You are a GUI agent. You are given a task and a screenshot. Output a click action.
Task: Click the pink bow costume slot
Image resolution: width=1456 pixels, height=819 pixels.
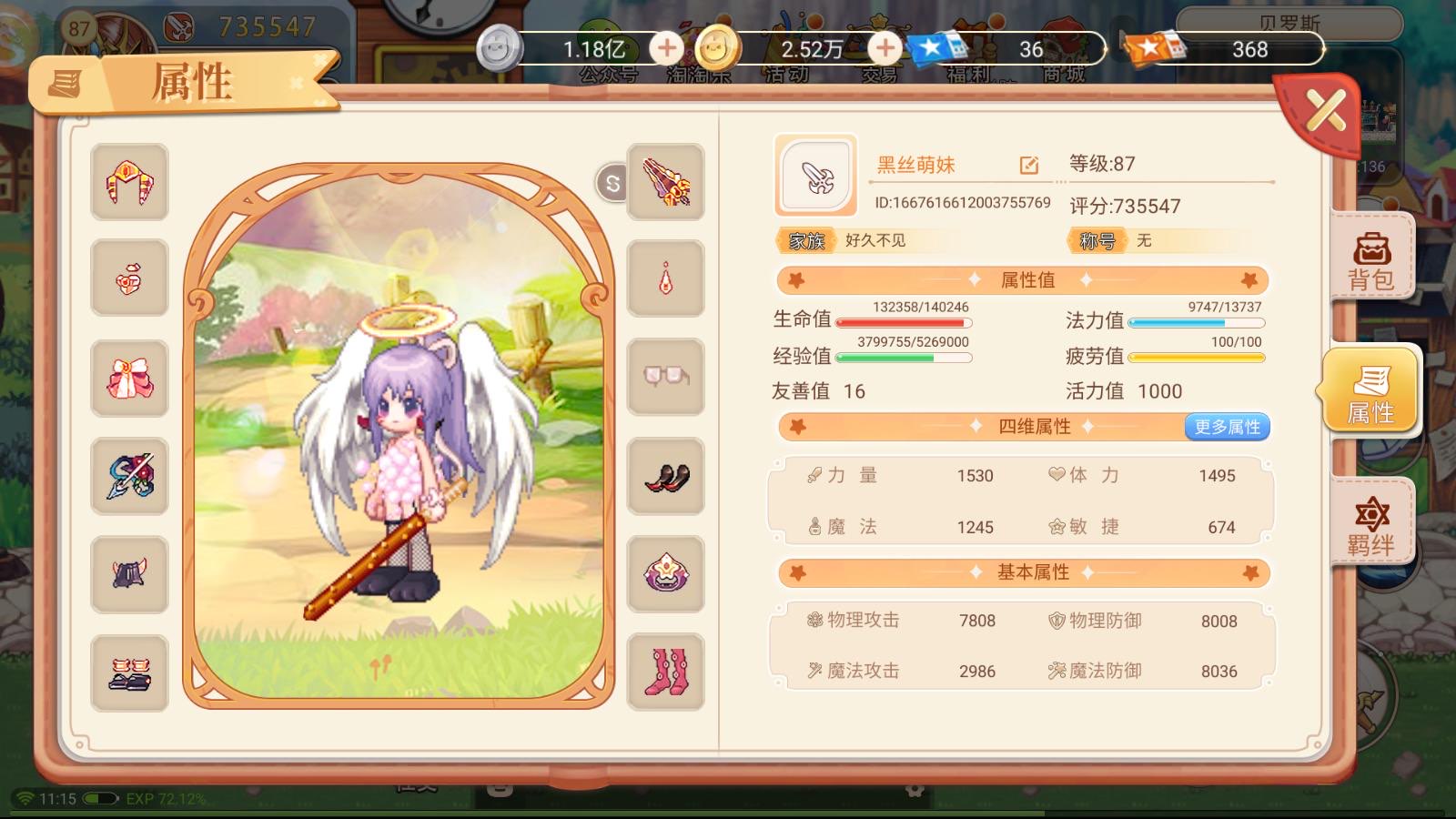128,378
